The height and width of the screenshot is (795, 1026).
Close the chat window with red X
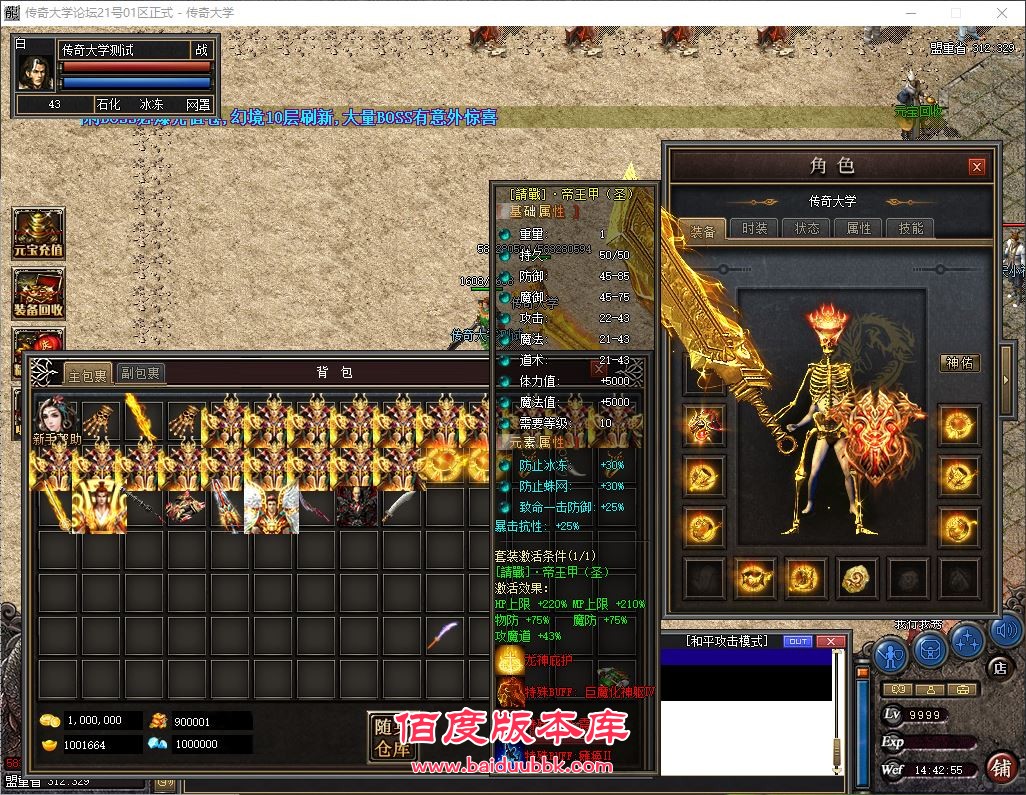click(x=830, y=641)
